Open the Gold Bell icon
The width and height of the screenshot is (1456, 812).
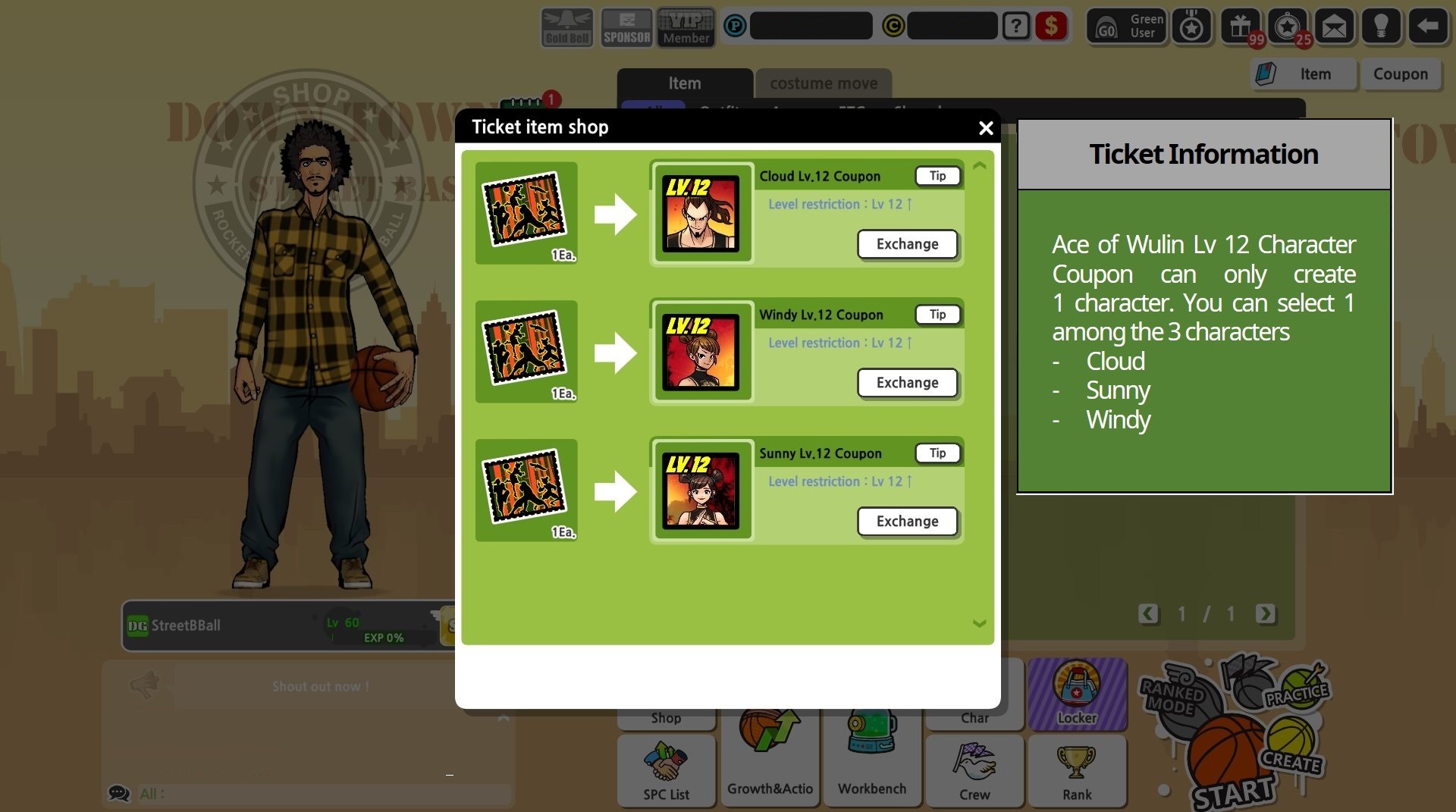[x=565, y=27]
